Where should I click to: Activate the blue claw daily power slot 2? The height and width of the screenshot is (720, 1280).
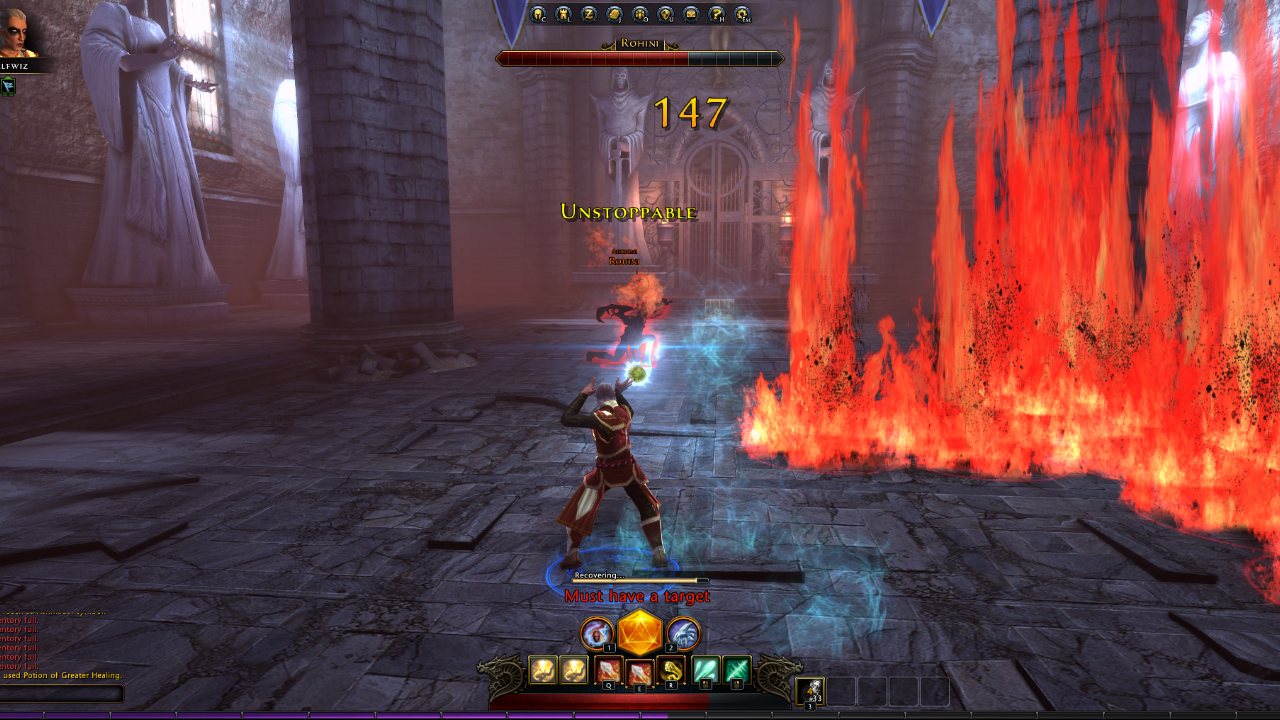pyautogui.click(x=684, y=633)
